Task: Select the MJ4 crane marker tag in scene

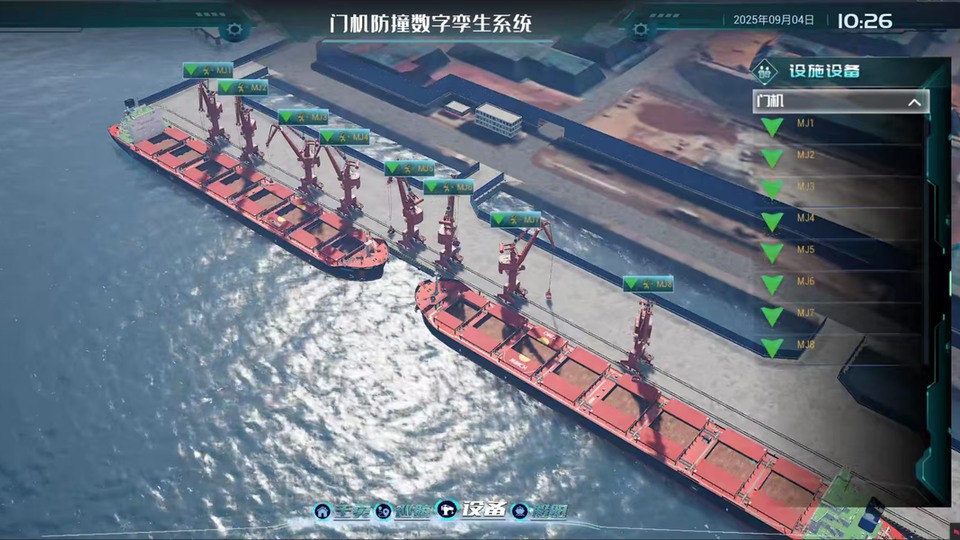Action: (345, 137)
